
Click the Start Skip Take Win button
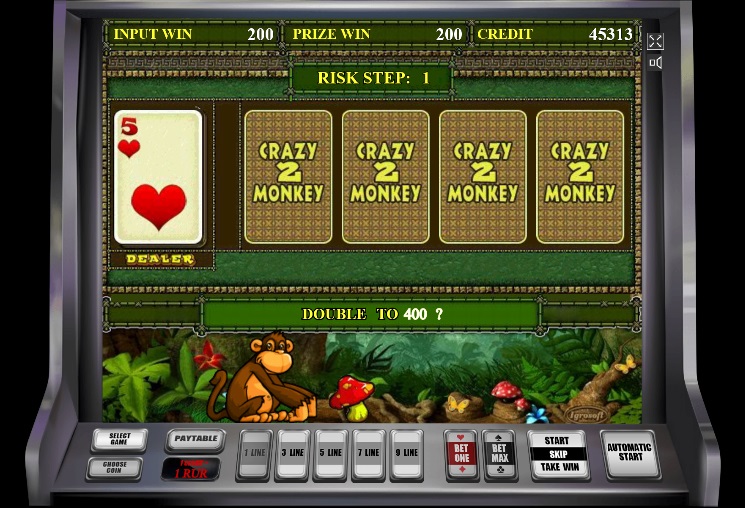558,455
